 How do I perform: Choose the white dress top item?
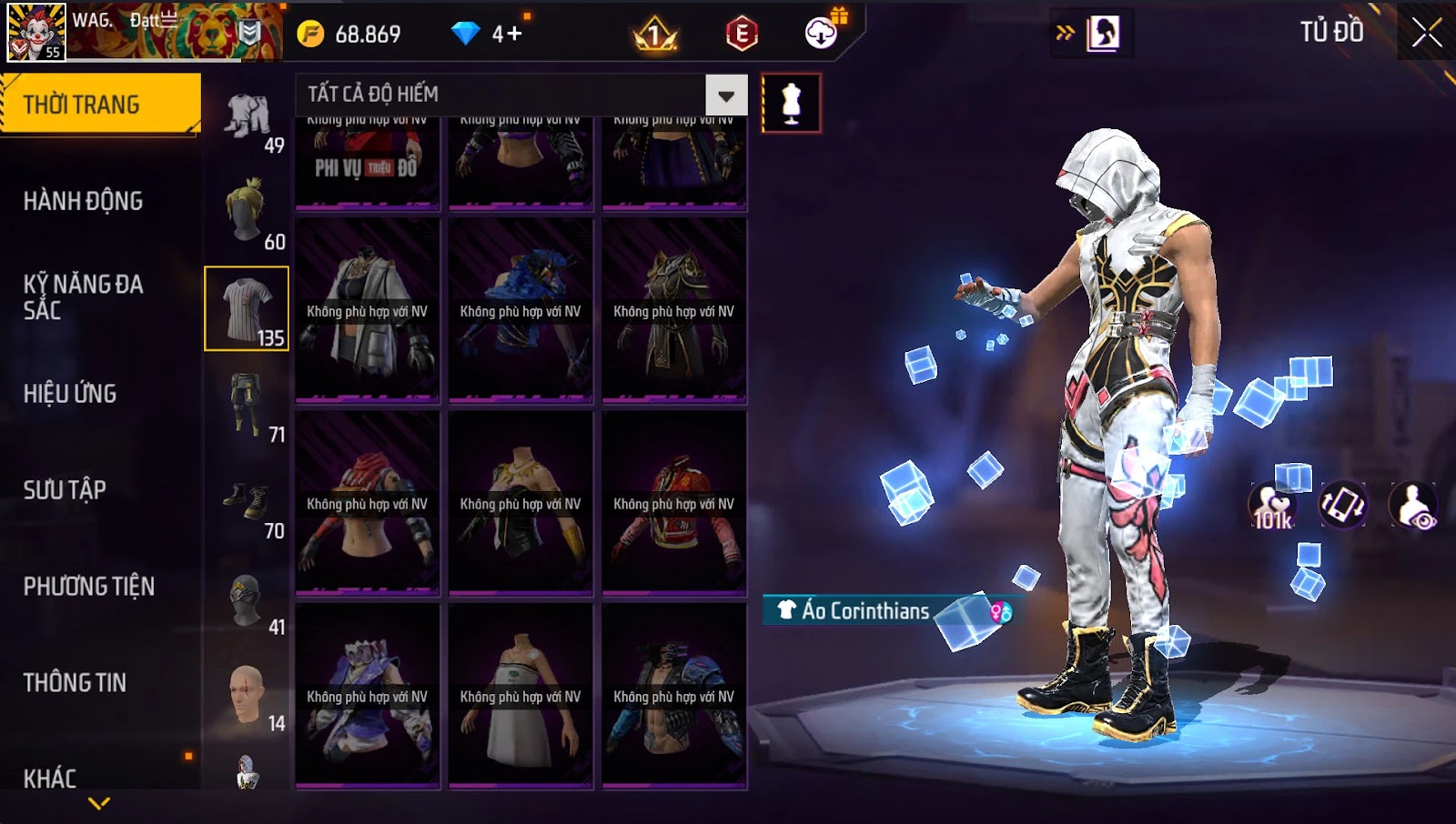coord(521,697)
